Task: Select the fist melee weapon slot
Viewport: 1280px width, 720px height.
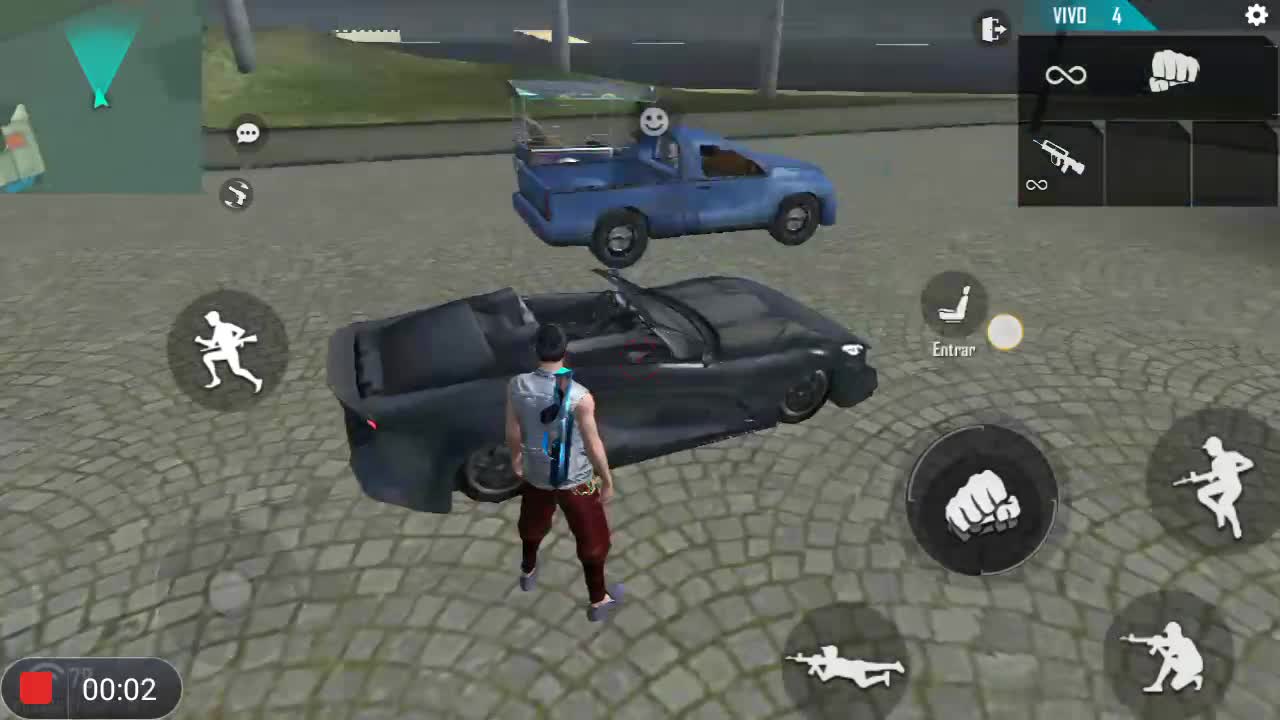Action: (1173, 71)
